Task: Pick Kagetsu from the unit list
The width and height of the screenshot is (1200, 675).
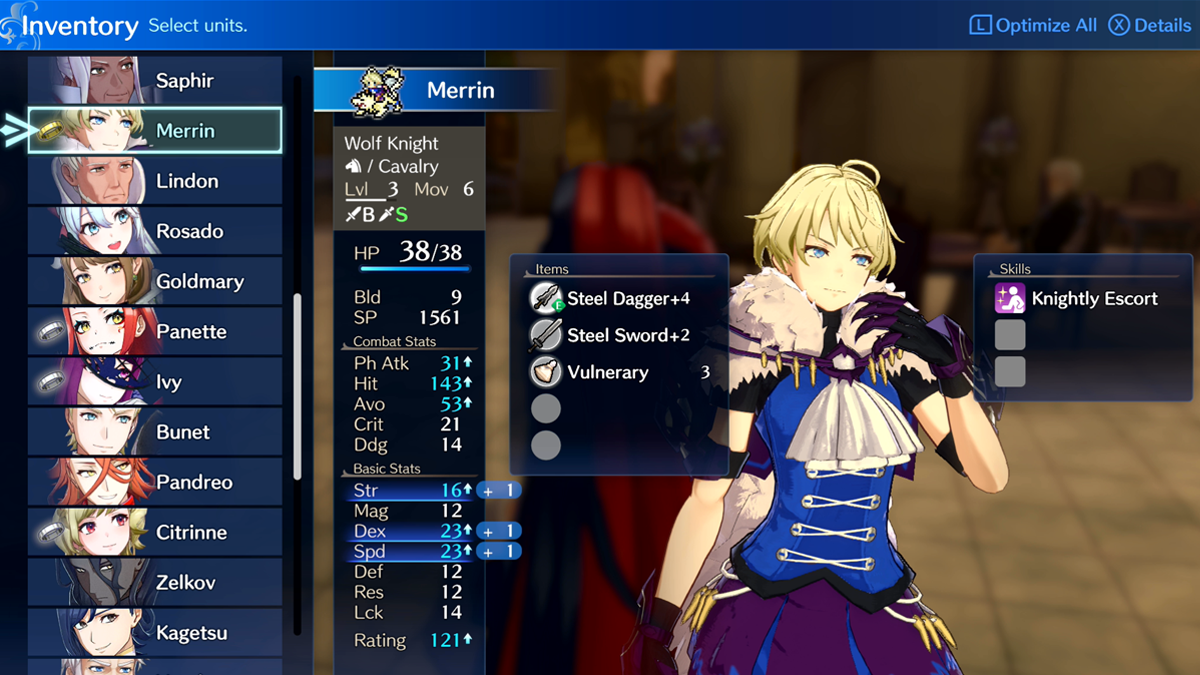Action: 155,632
